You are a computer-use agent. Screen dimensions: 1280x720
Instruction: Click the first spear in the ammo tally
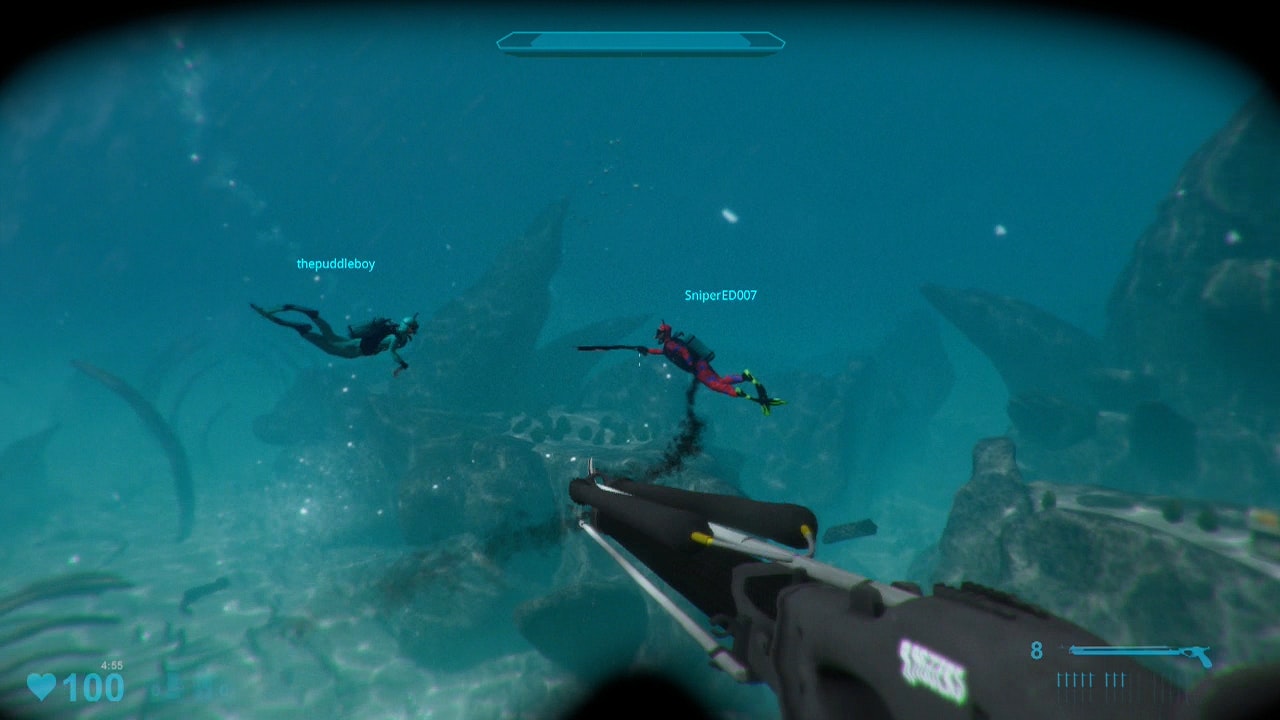click(x=1060, y=680)
